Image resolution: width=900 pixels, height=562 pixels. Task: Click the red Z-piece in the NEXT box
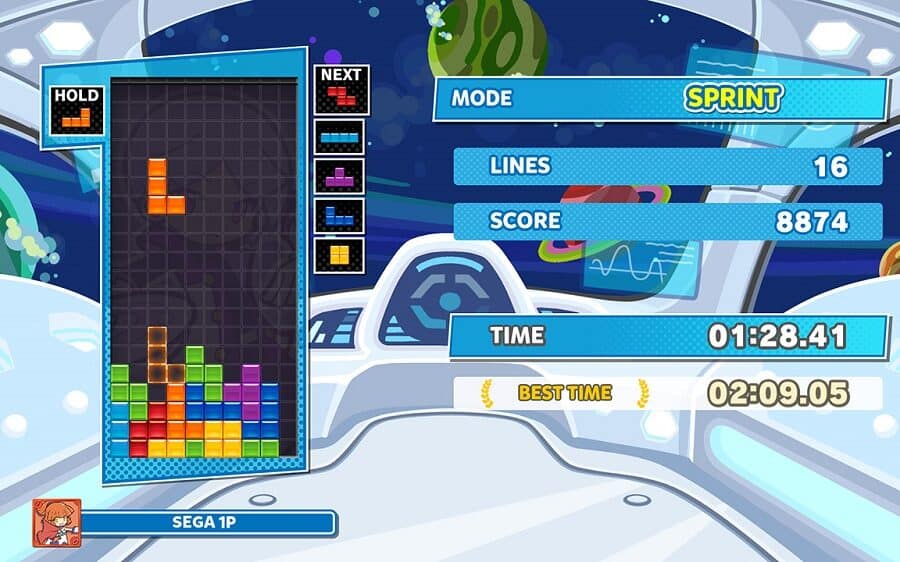tap(342, 97)
